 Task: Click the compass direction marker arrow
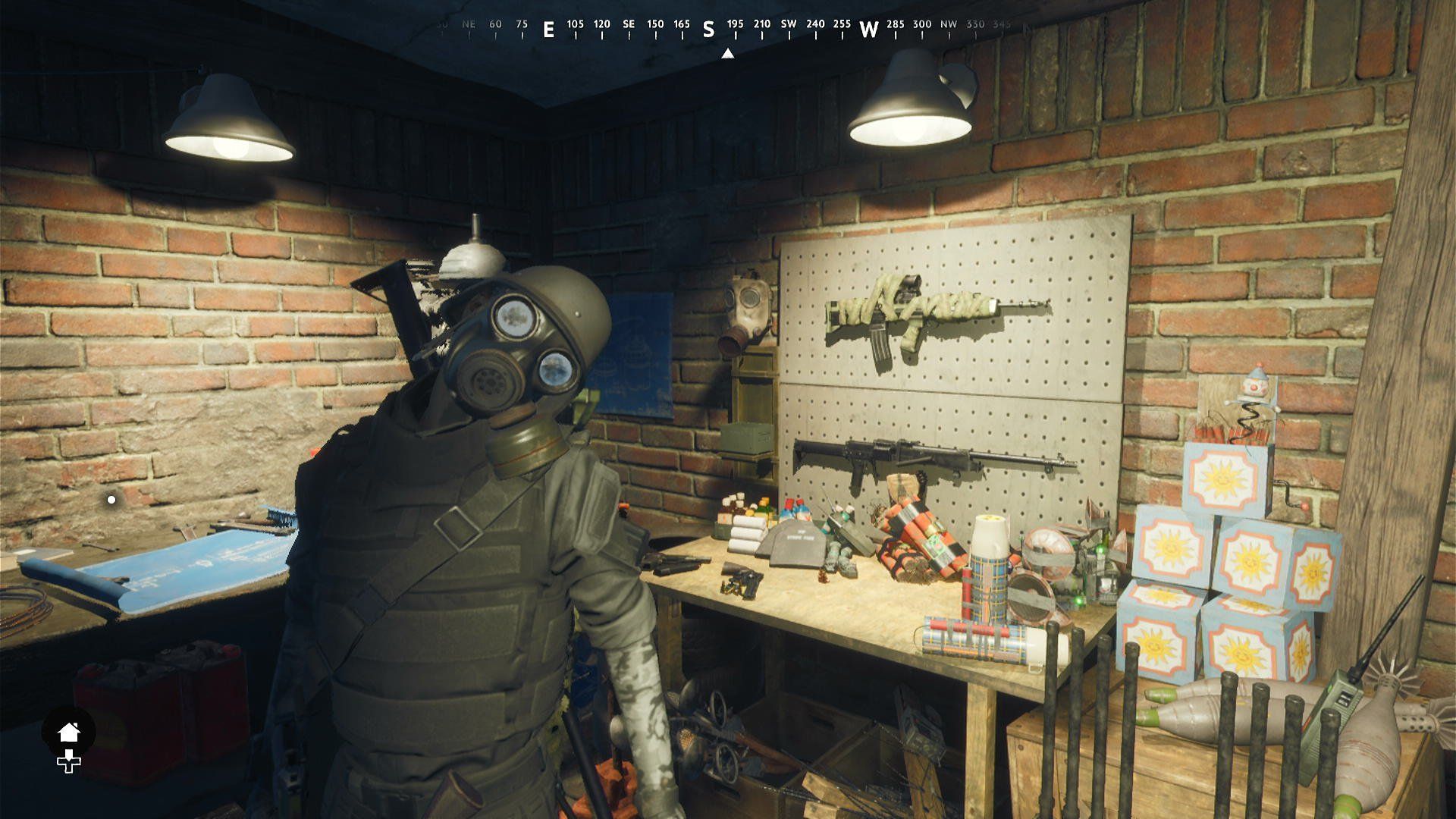point(730,53)
